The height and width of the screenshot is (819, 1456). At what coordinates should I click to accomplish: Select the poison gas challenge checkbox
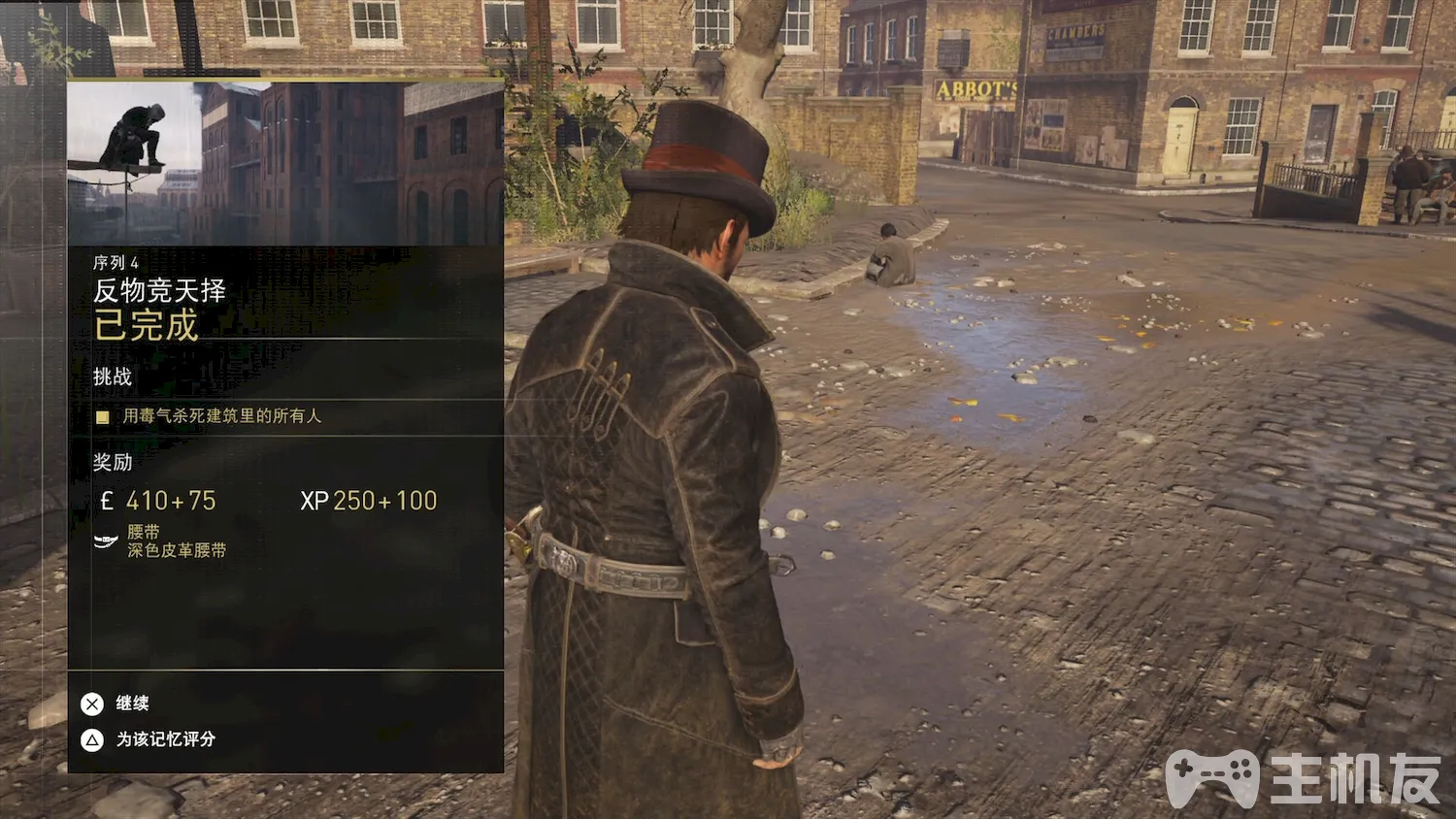pos(103,417)
